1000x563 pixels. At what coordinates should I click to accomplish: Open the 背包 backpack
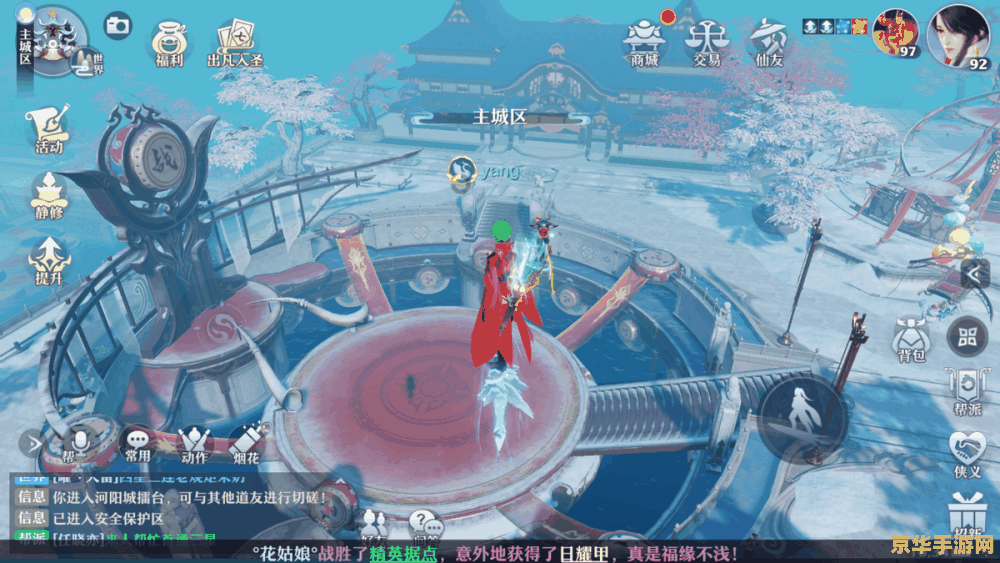click(909, 340)
